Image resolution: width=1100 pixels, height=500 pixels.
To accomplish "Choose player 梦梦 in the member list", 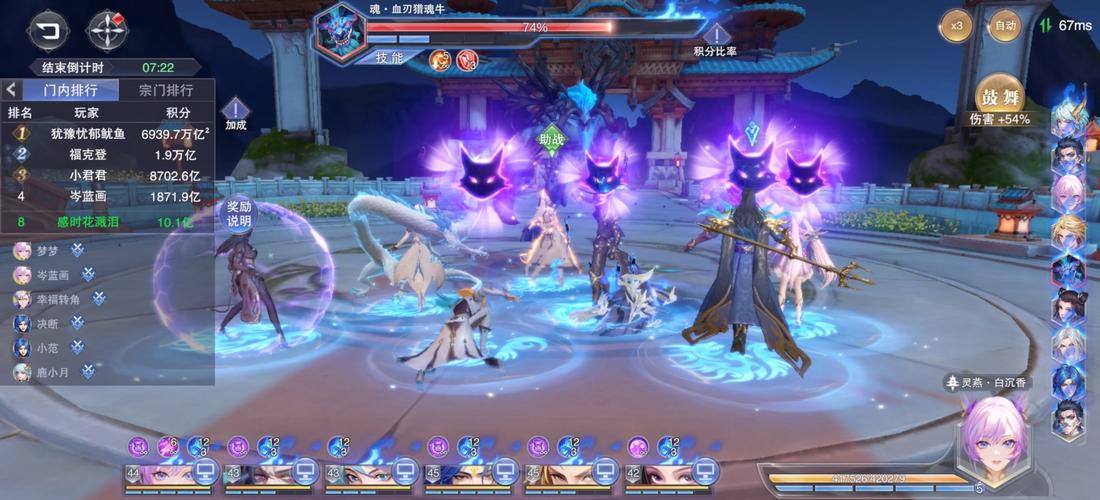I will pyautogui.click(x=48, y=249).
